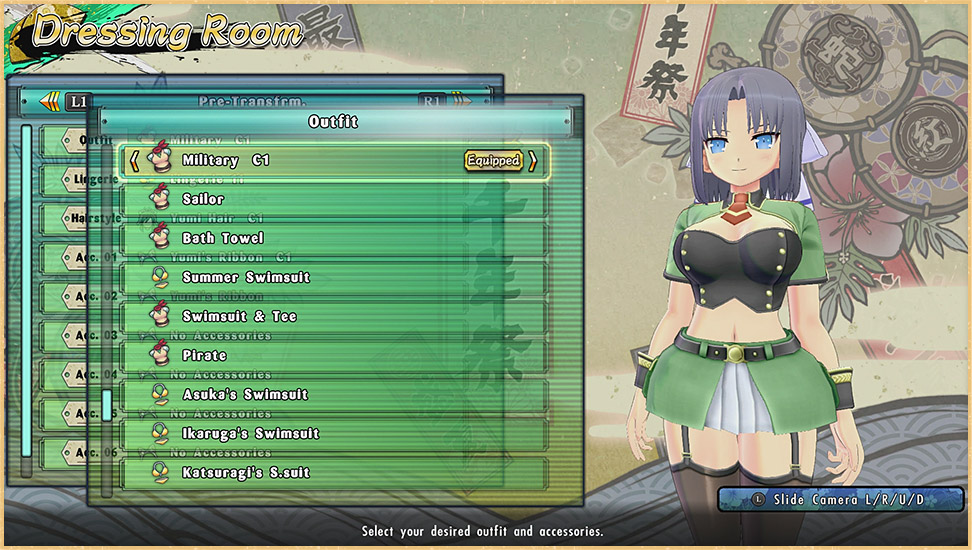Click the right arrow beside Equipped
Screen dimensions: 972x550
click(x=533, y=160)
